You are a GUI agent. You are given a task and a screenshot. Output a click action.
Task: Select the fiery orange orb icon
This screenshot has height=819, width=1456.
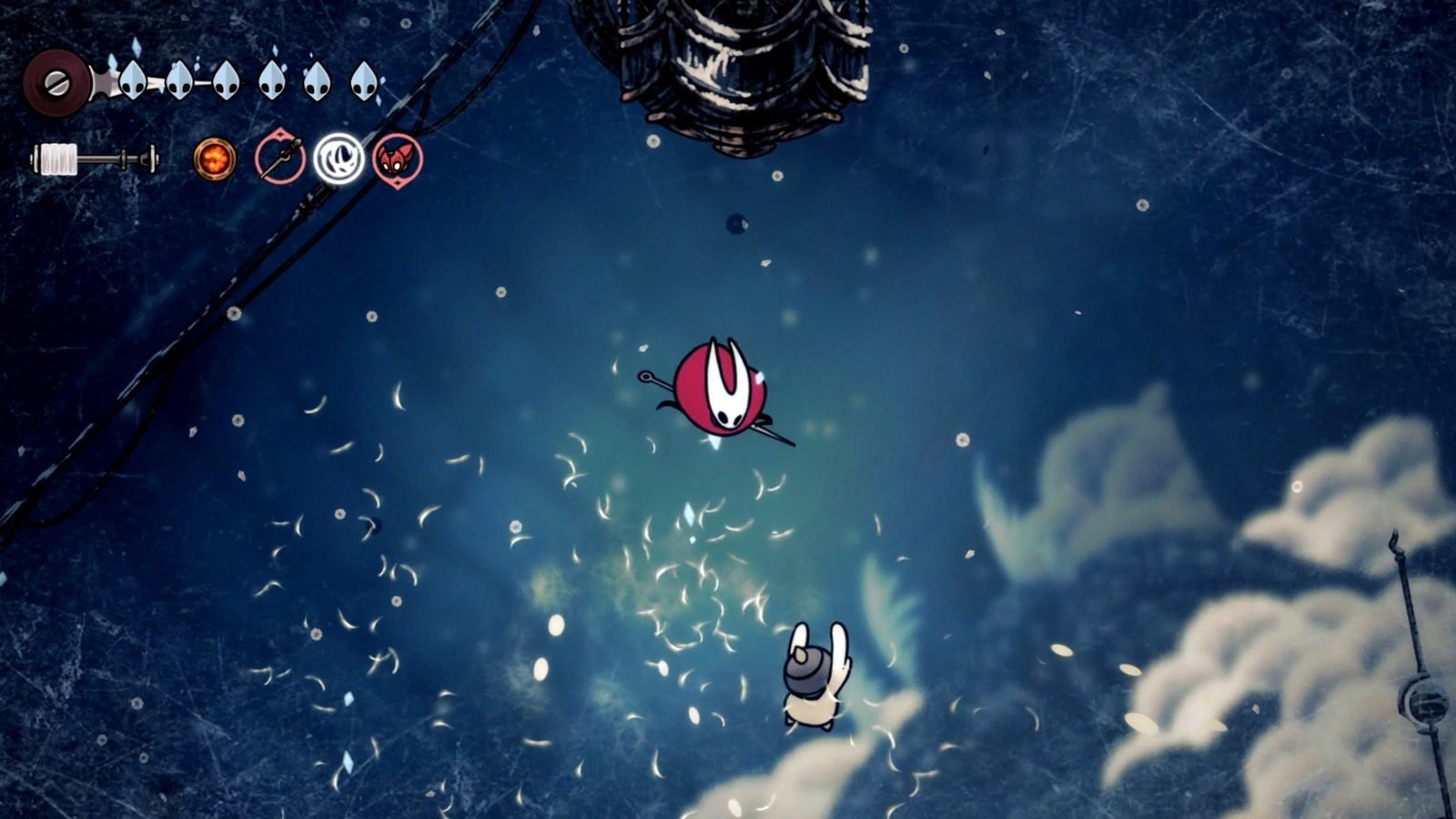(215, 159)
